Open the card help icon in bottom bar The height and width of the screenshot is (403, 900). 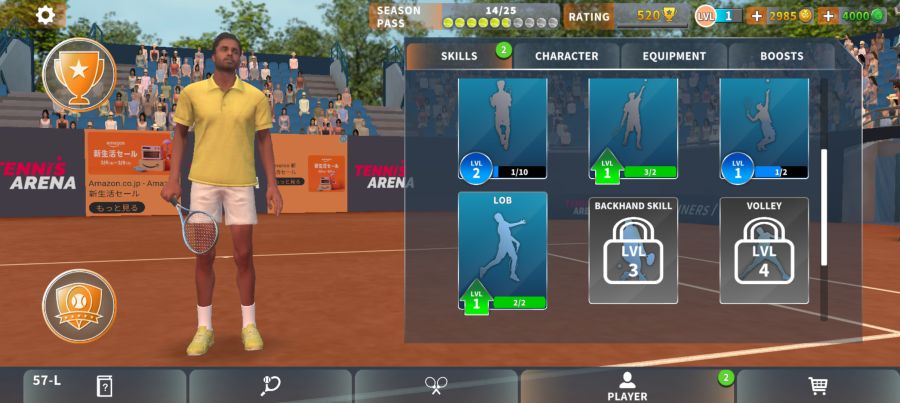[104, 386]
